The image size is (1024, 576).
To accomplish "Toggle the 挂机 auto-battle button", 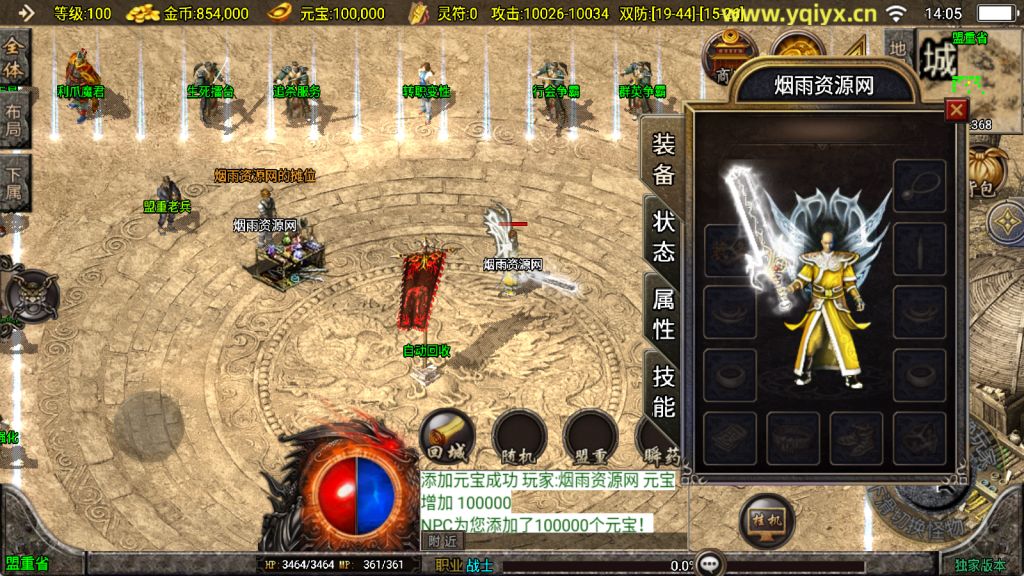I will pos(766,520).
